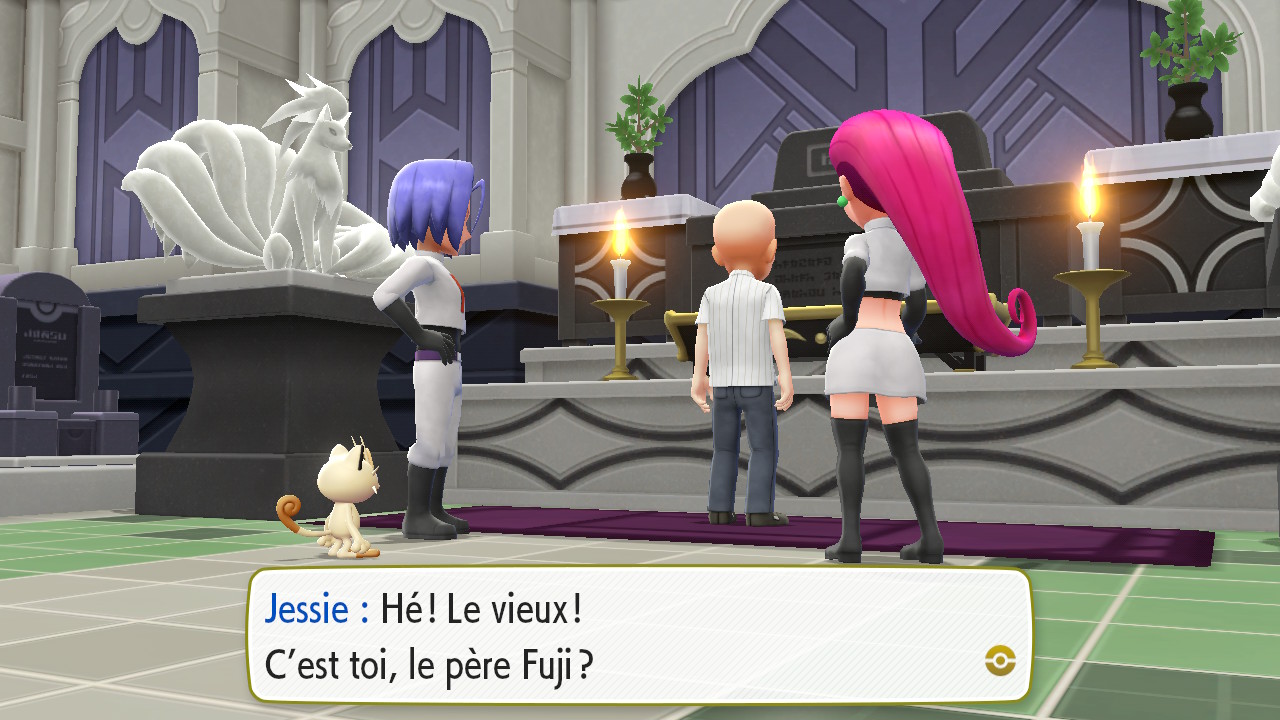Screen dimensions: 1280x720
Task: Tap the Poké Ball advance icon
Action: pyautogui.click(x=999, y=659)
